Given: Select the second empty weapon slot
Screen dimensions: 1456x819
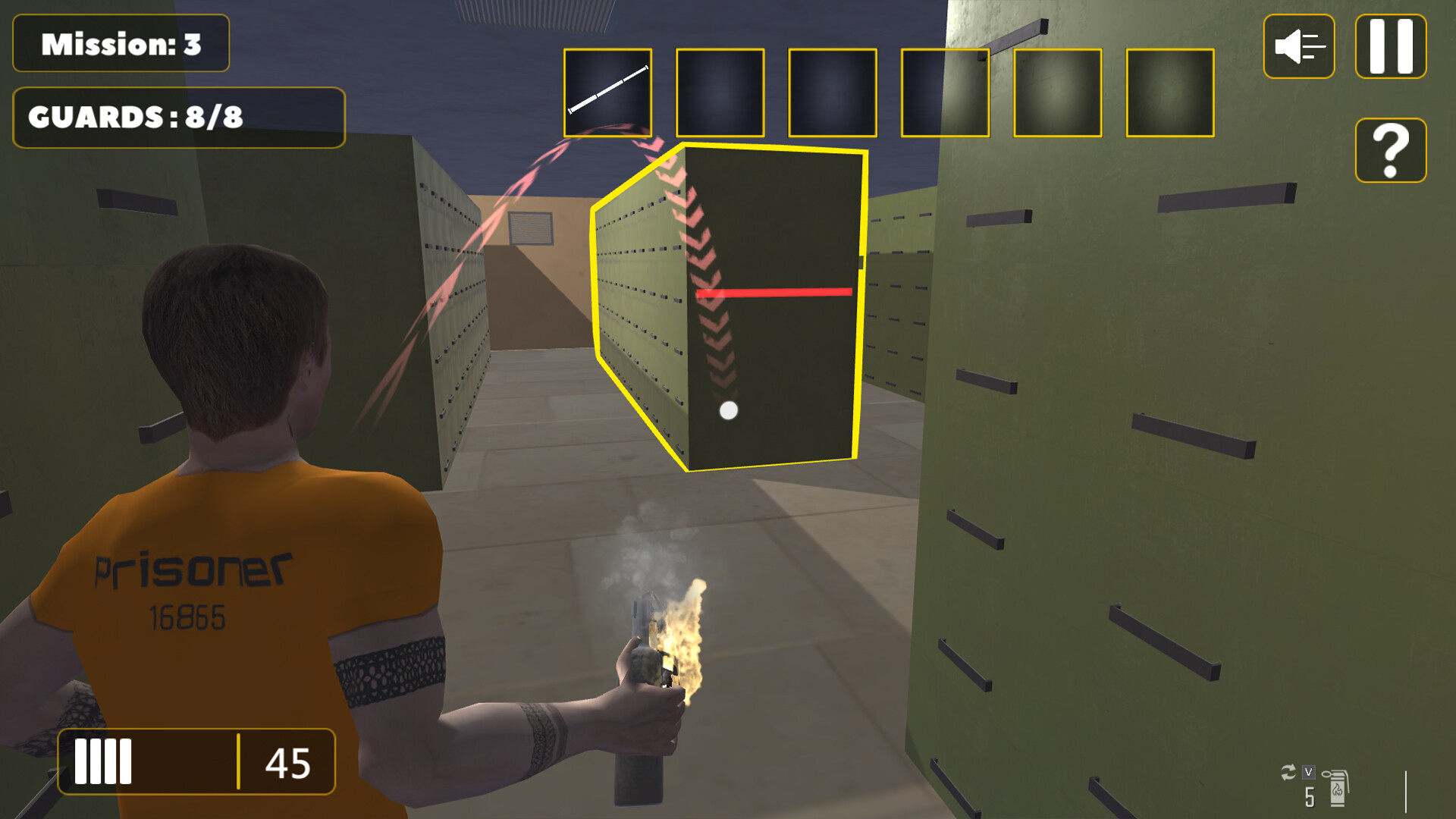Looking at the screenshot, I should (719, 94).
